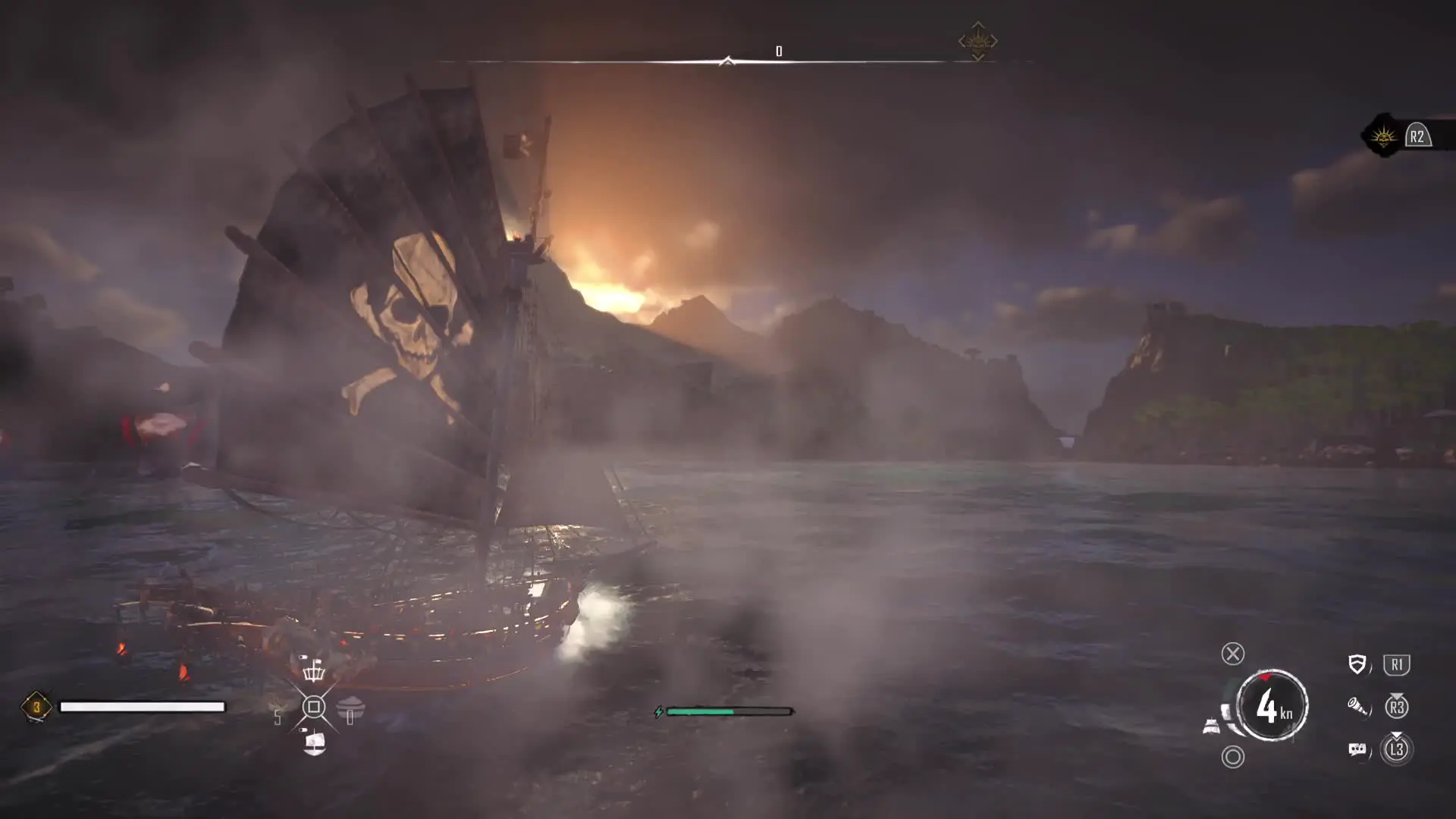
Task: Open the spyglass
Action: pyautogui.click(x=1357, y=708)
